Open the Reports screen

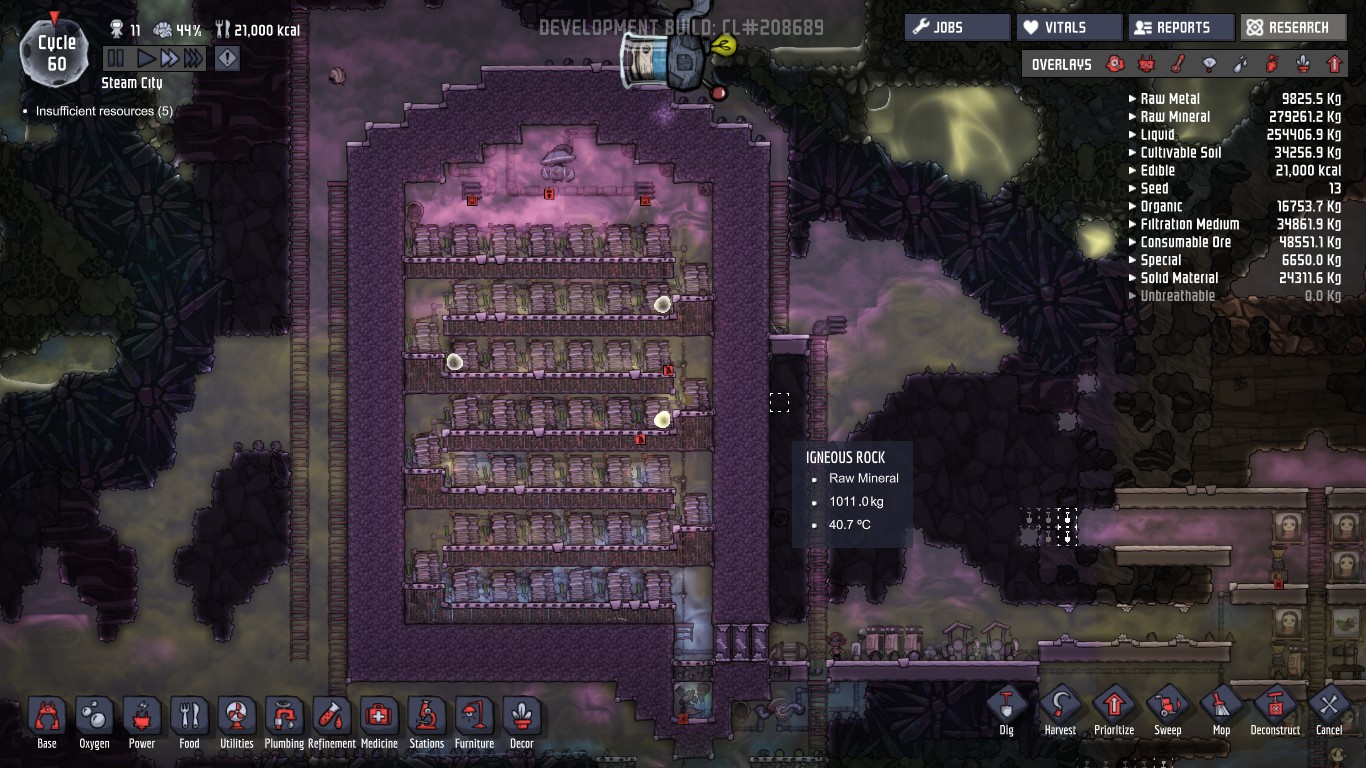1181,27
